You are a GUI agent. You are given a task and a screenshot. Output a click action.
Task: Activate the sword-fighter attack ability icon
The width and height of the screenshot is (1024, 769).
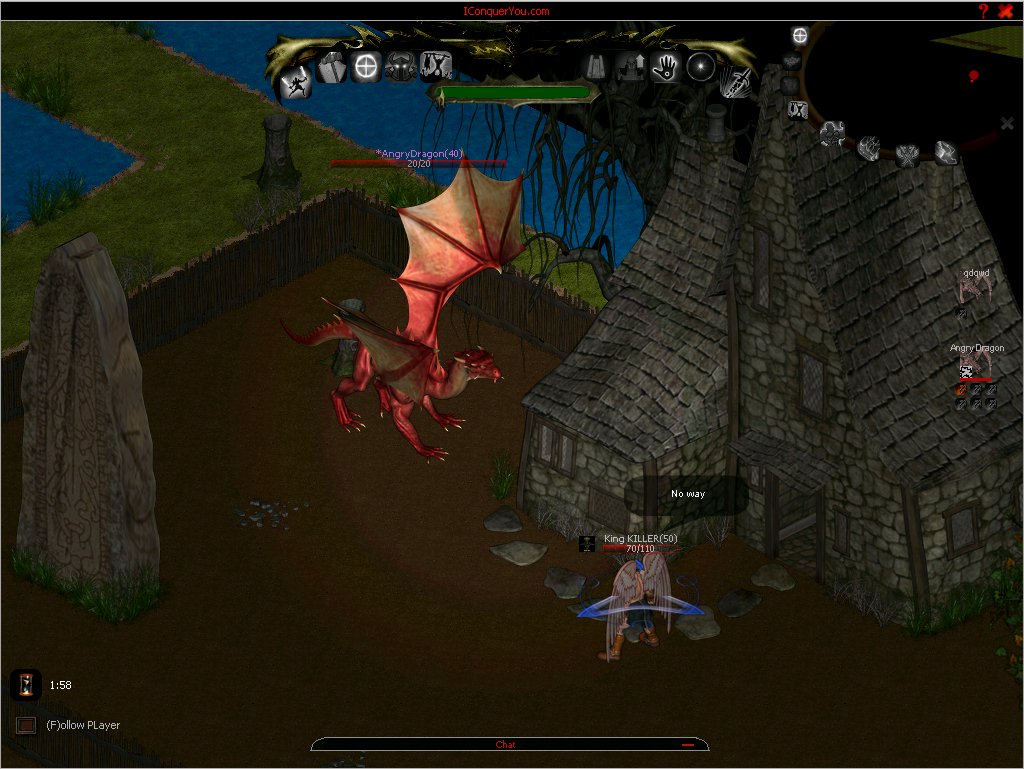click(x=296, y=82)
